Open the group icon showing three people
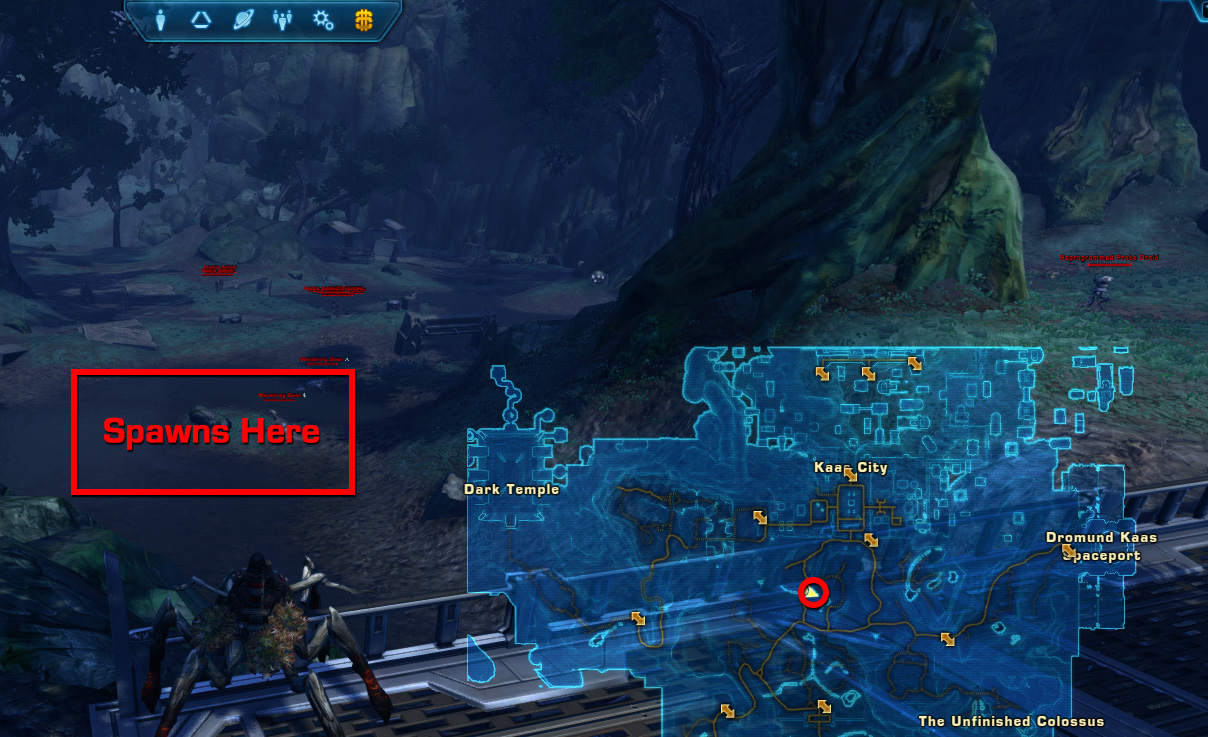 tap(282, 19)
